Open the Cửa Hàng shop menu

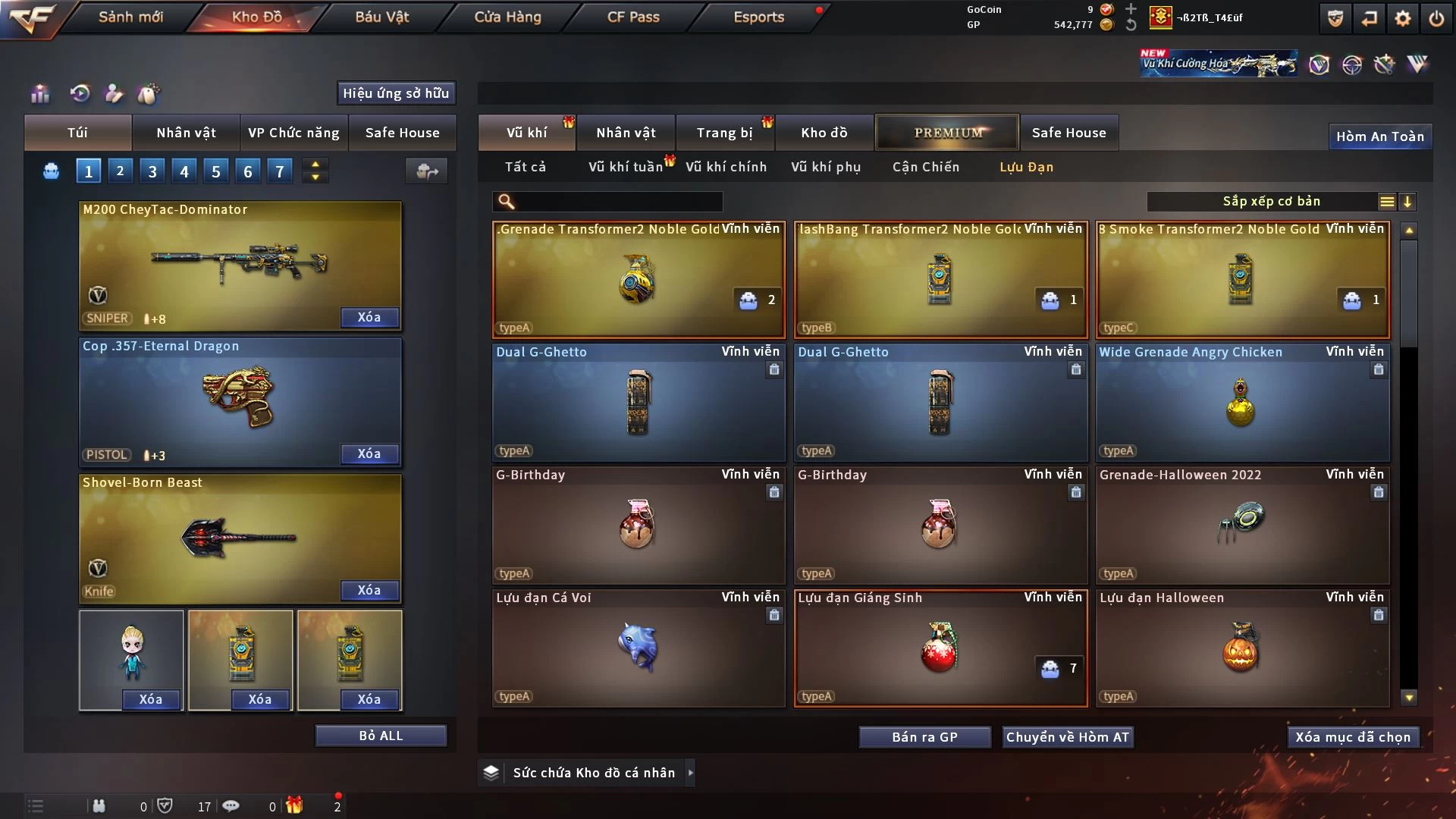coord(507,17)
